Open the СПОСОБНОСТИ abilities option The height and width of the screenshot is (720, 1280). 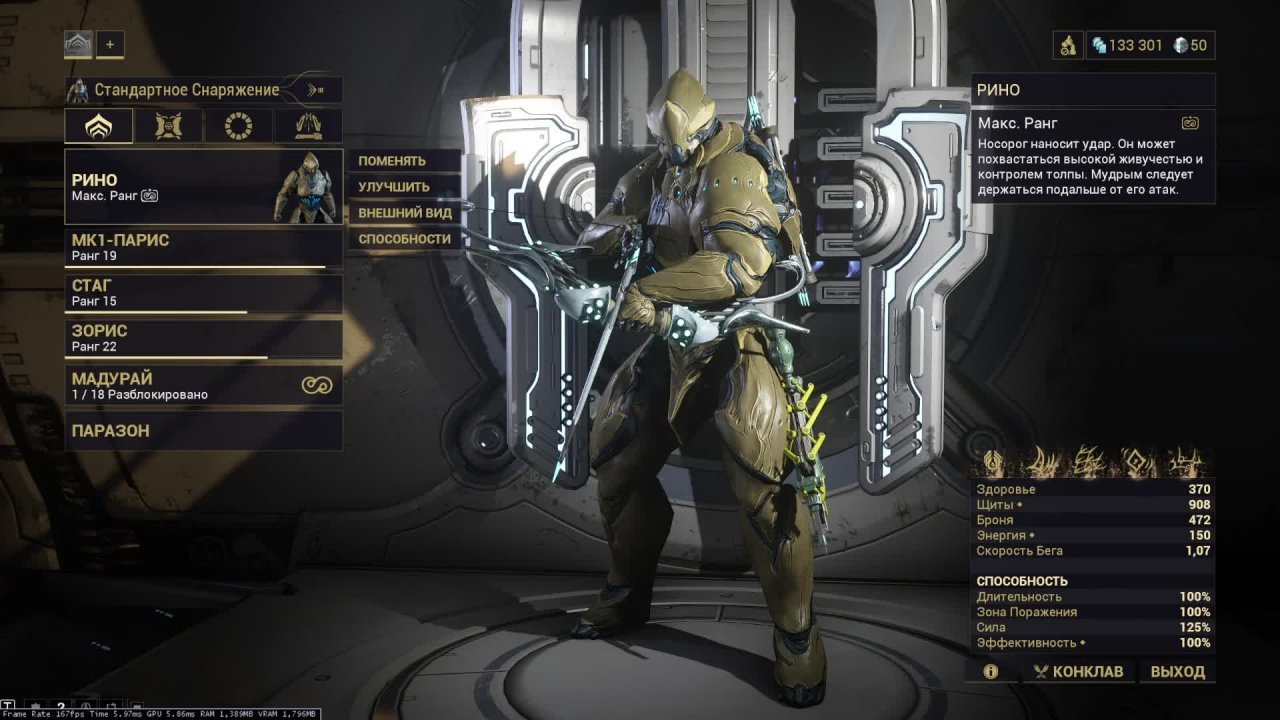pos(405,239)
